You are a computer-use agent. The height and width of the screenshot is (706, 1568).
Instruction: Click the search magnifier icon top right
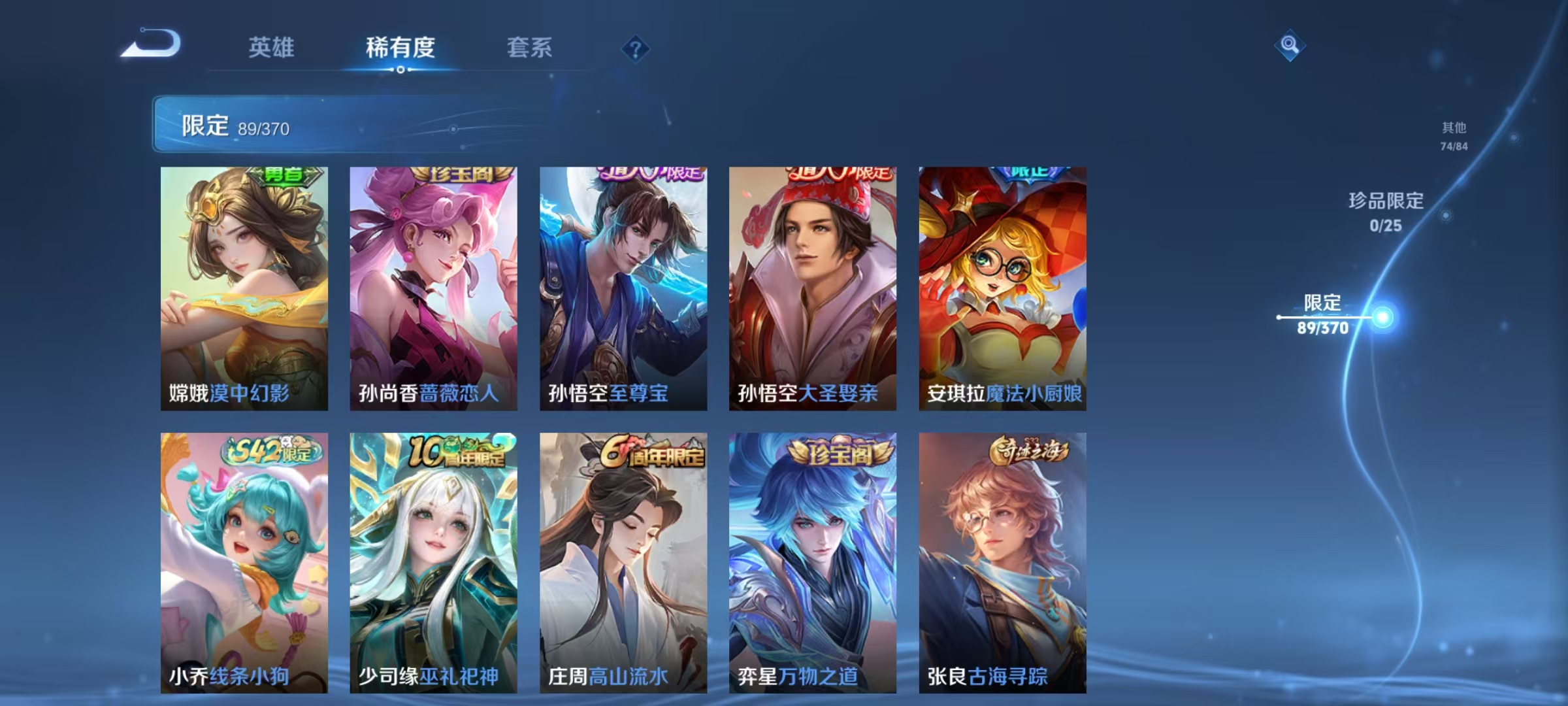pyautogui.click(x=1289, y=47)
